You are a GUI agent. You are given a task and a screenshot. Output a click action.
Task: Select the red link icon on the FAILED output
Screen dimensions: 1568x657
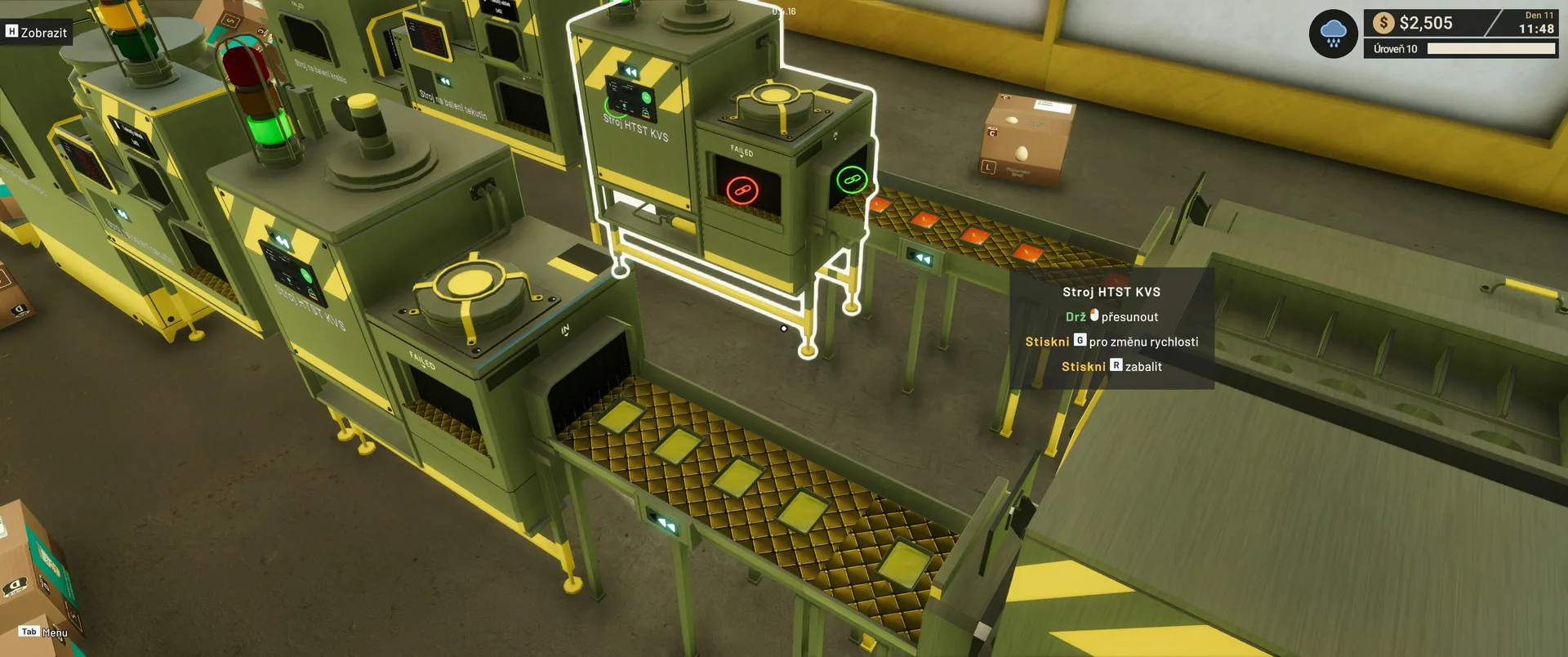[x=742, y=190]
